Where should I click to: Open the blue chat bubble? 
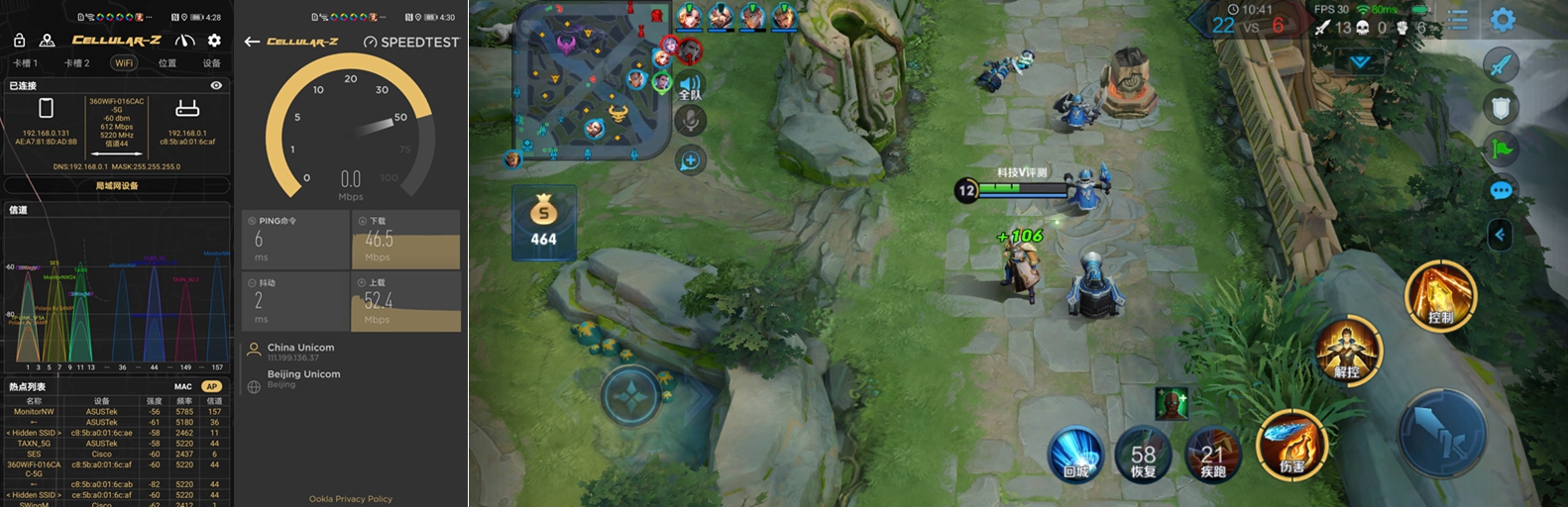pyautogui.click(x=1501, y=190)
